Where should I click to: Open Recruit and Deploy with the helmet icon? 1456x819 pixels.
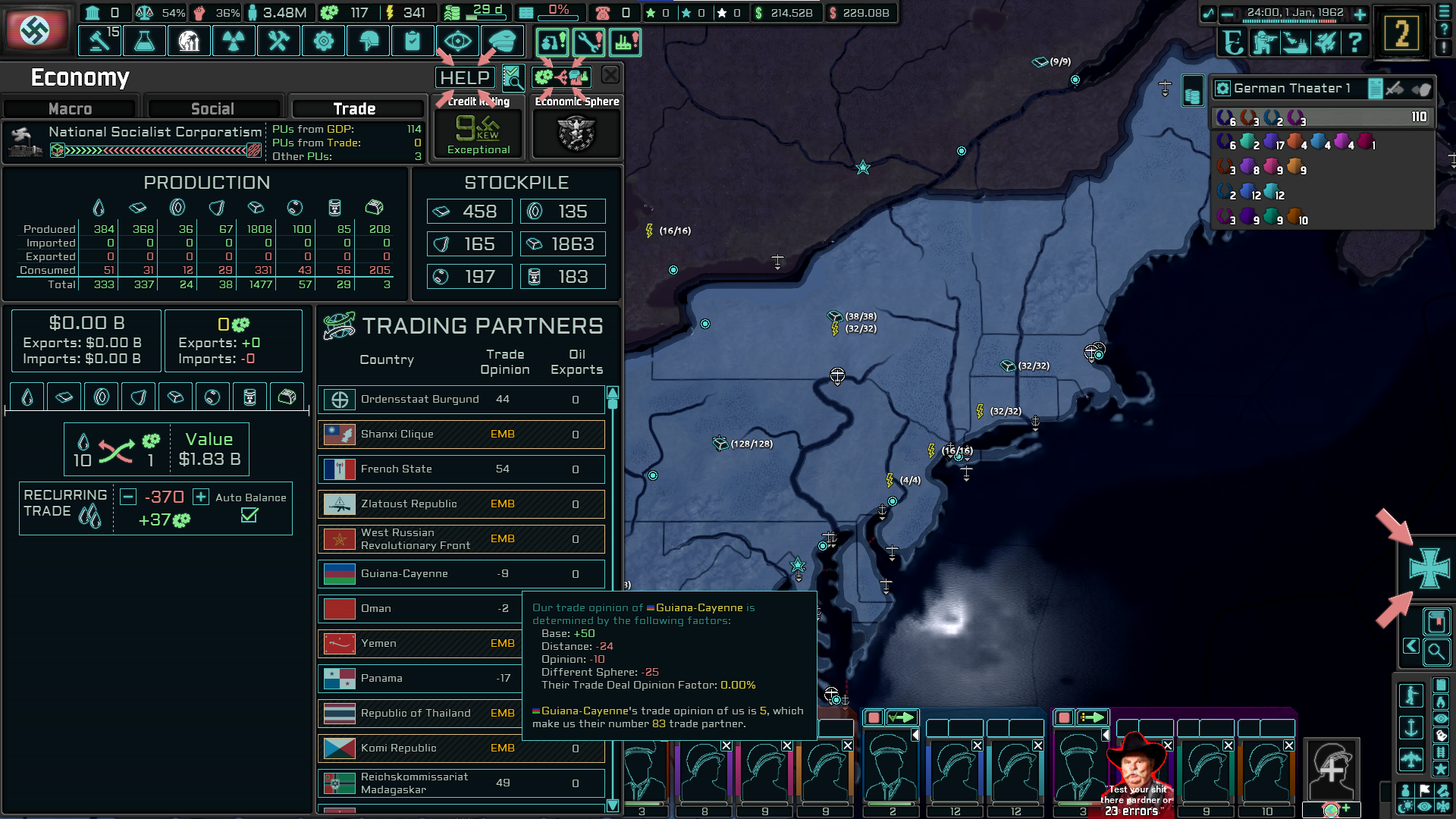(368, 40)
